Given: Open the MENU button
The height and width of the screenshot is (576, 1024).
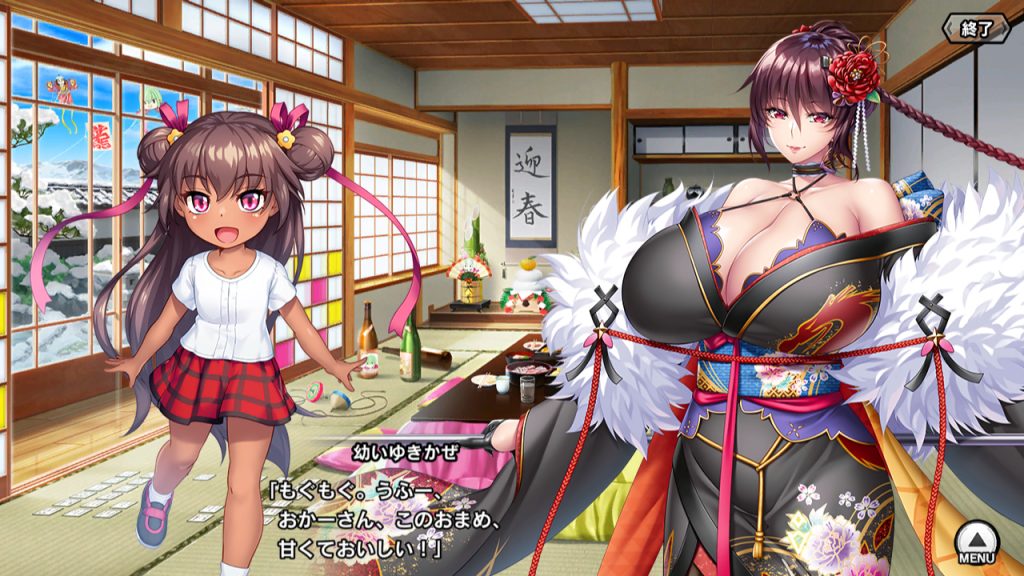Looking at the screenshot, I should point(975,542).
